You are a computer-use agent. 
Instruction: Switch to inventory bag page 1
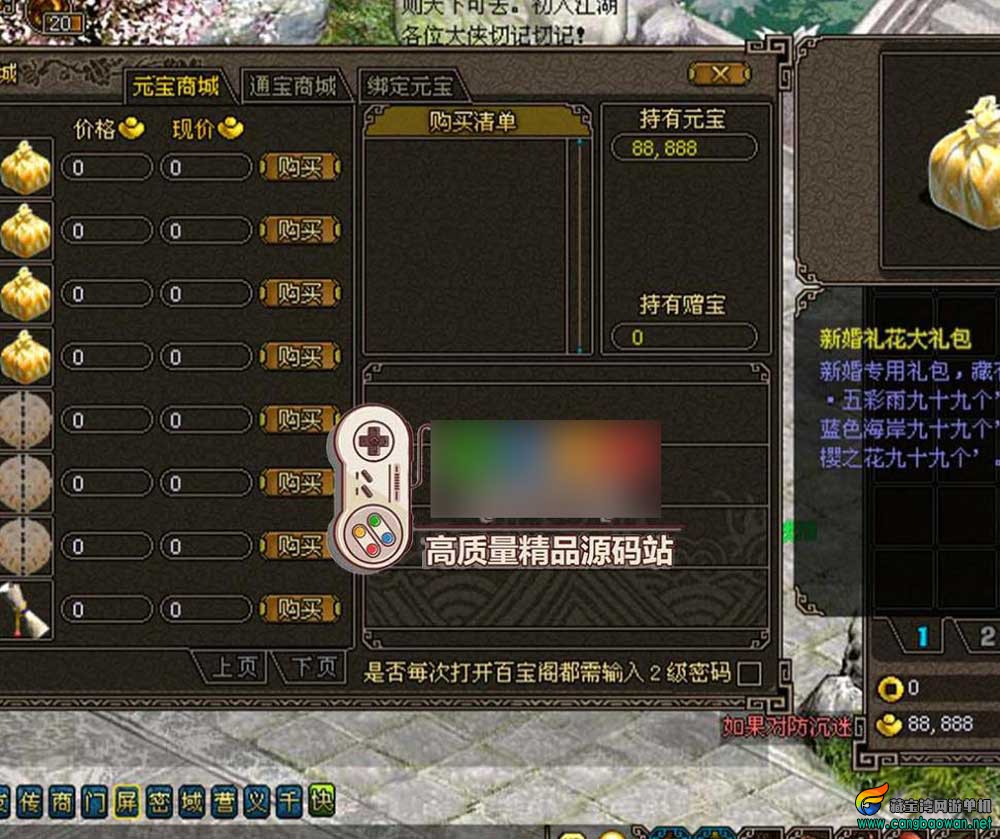click(x=922, y=637)
